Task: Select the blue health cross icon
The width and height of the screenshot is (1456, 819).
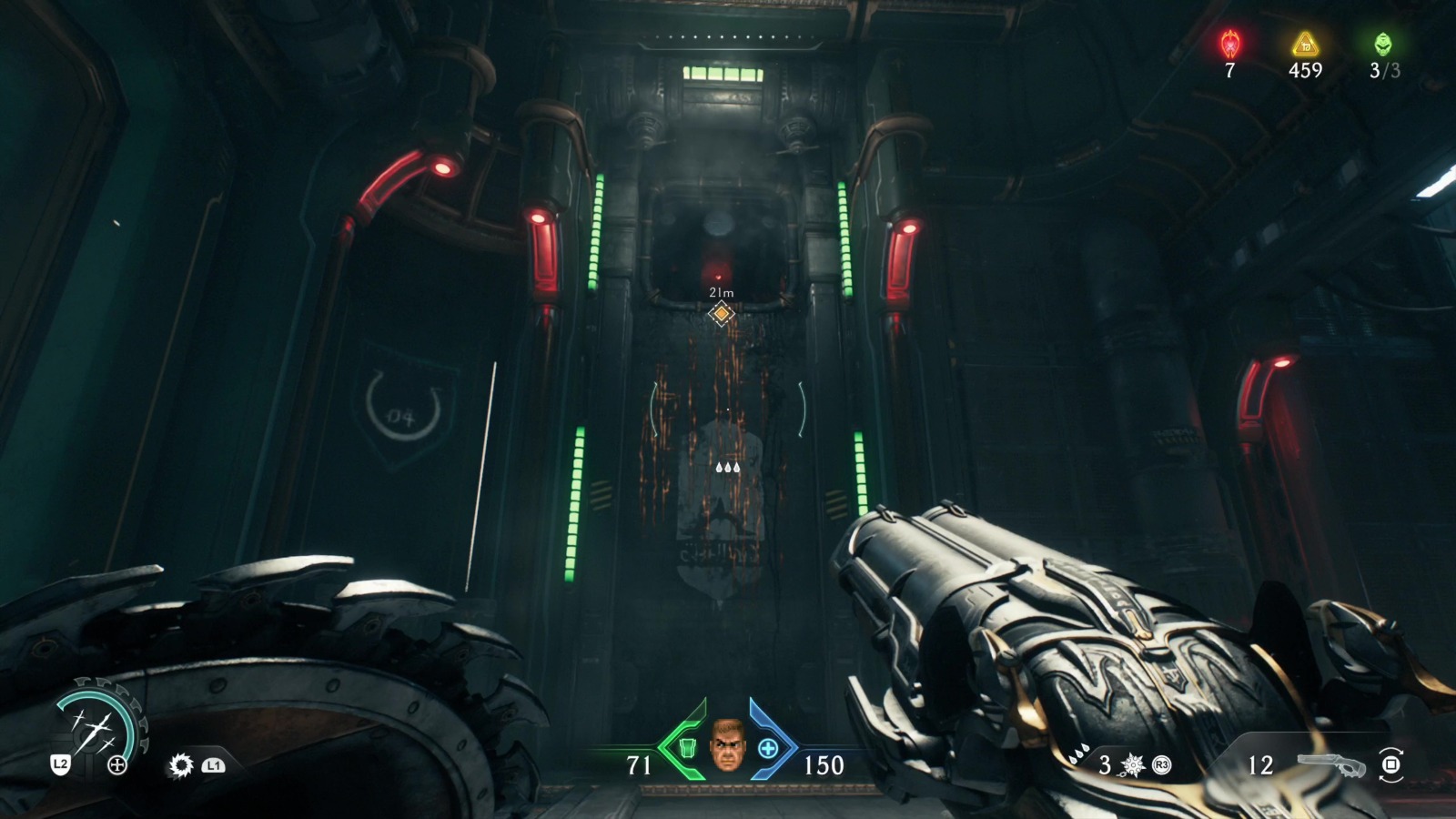Action: (x=769, y=749)
